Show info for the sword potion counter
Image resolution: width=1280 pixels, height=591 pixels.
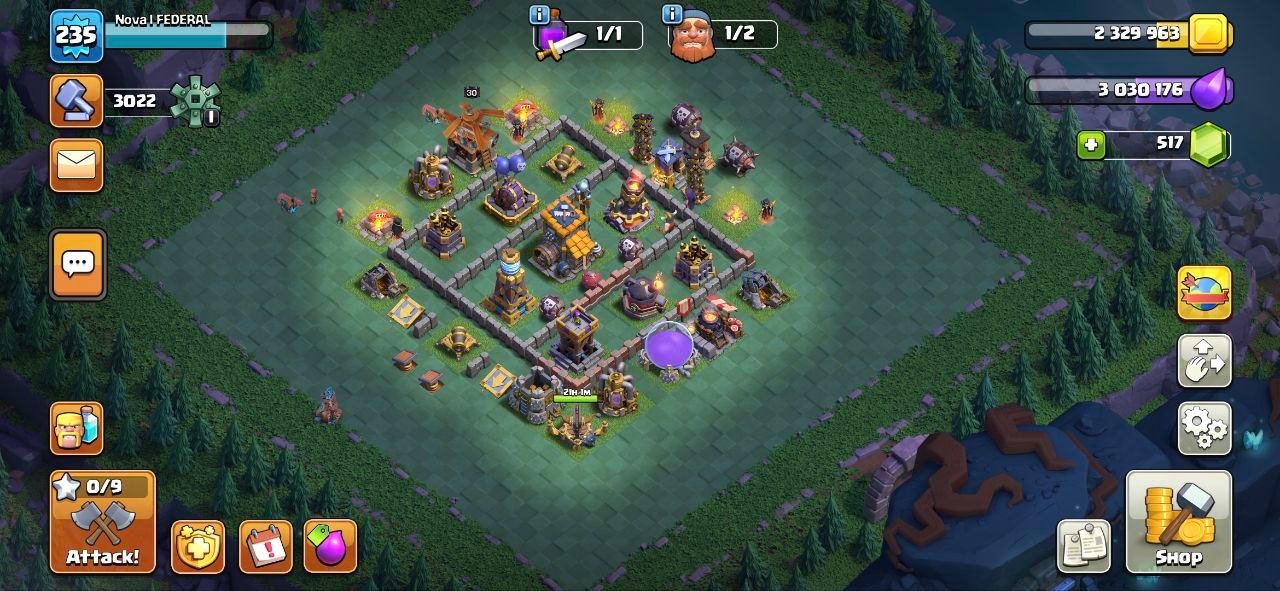coord(540,15)
